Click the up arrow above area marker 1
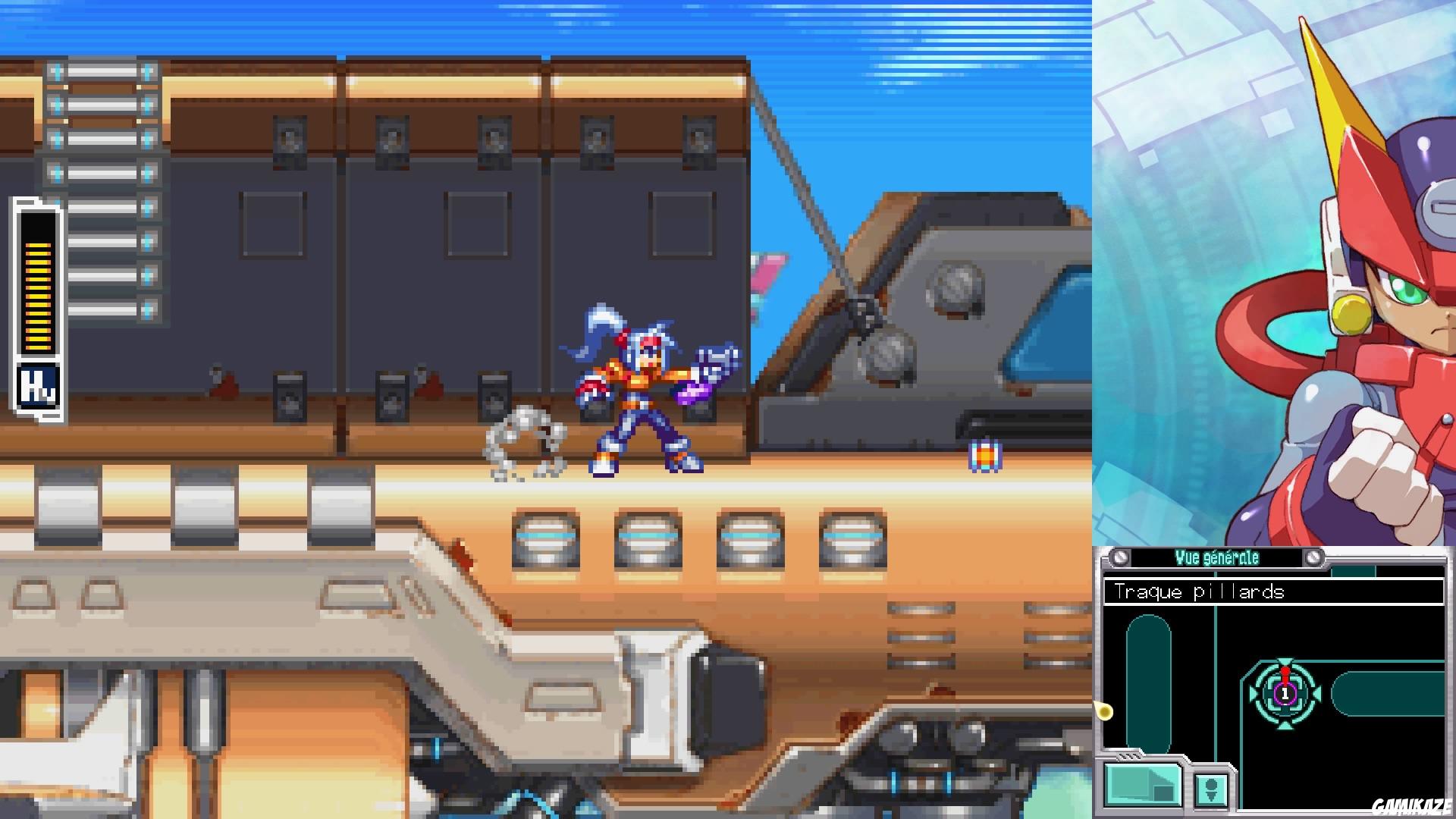This screenshot has width=1456, height=819. tap(1285, 660)
